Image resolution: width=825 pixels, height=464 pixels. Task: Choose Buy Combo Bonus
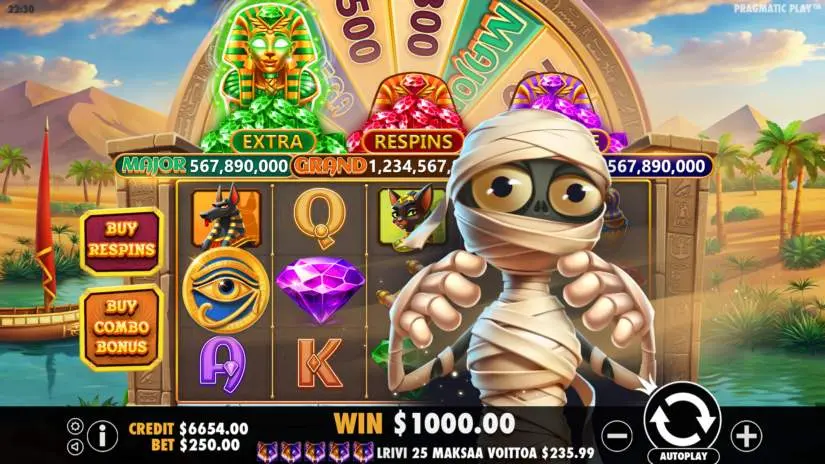pyautogui.click(x=121, y=326)
